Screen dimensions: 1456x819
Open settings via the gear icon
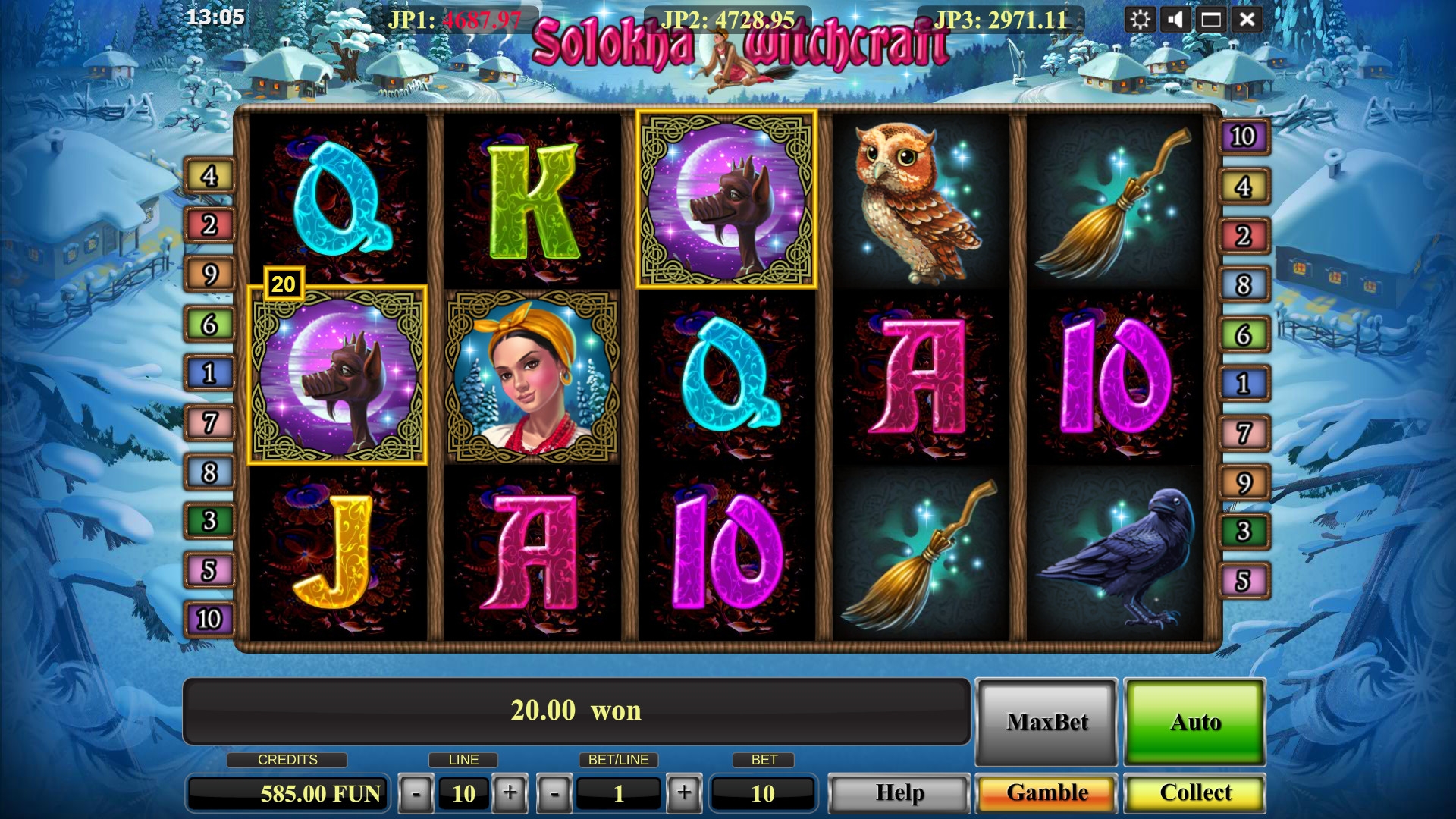[1140, 20]
